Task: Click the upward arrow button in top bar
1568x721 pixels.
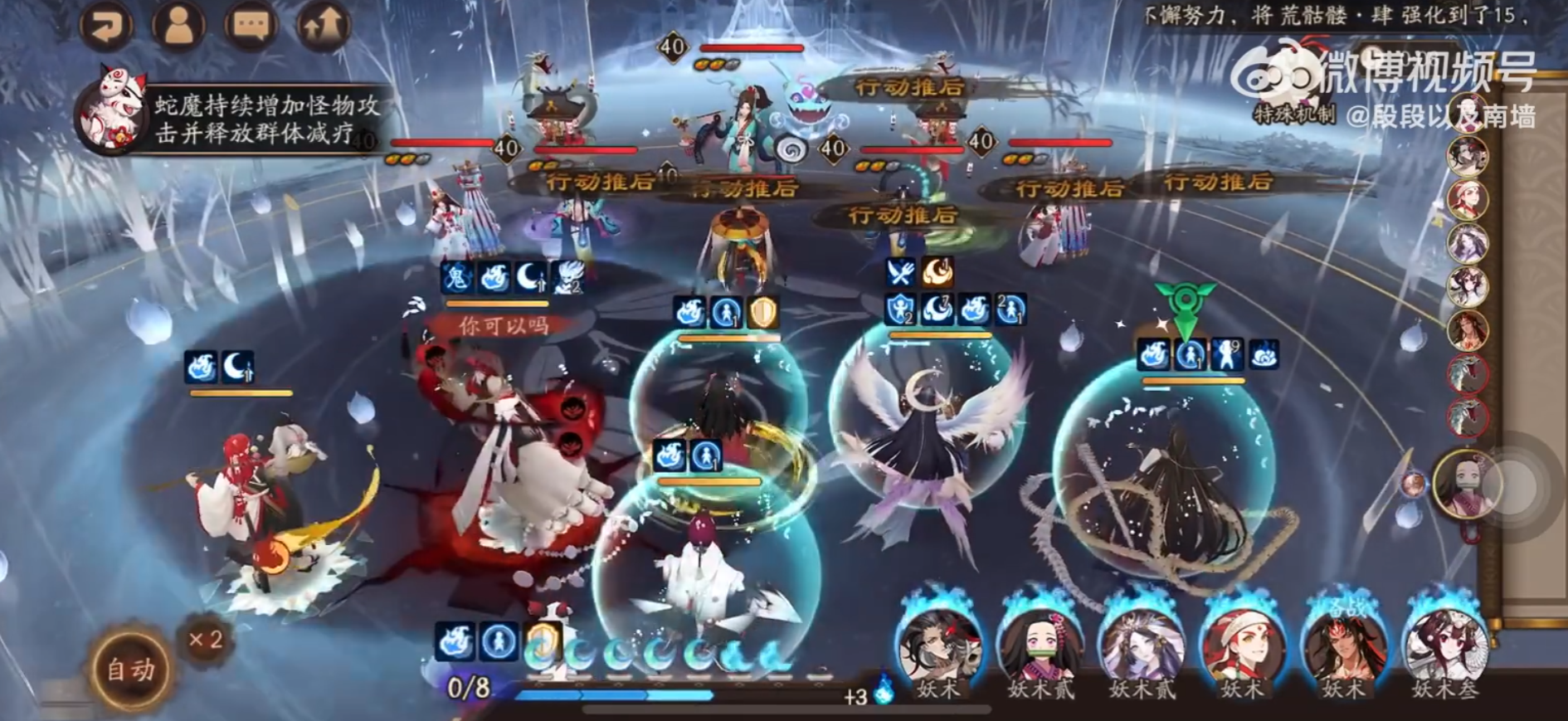Action: (x=323, y=25)
